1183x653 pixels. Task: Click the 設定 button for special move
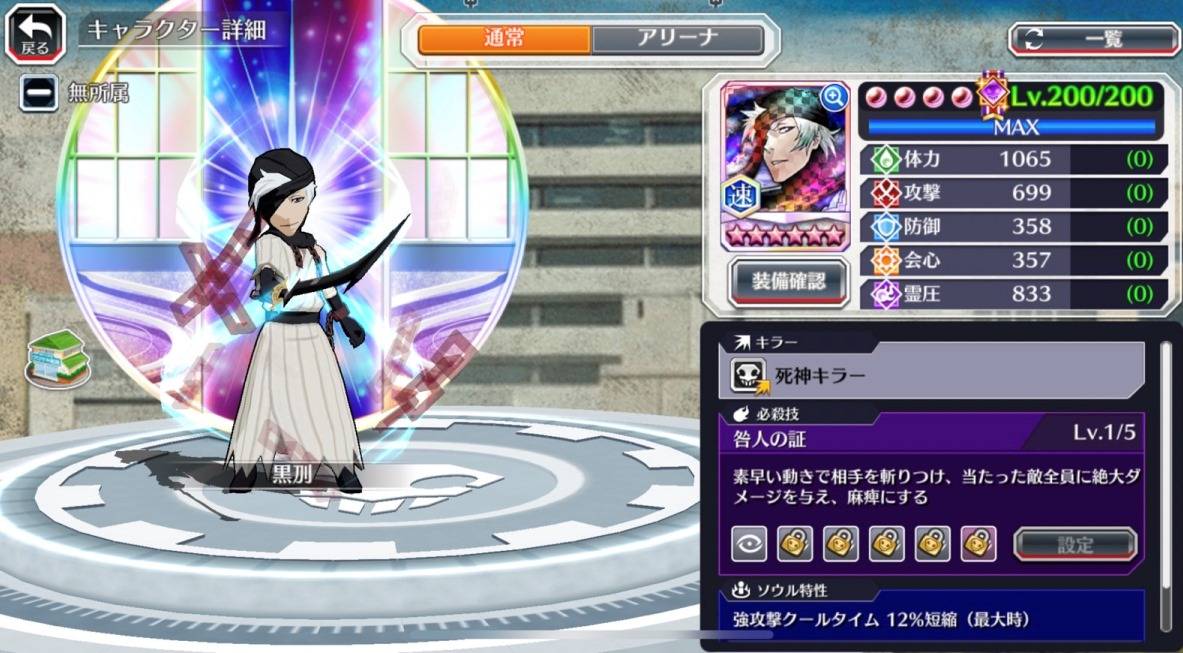click(x=1075, y=544)
